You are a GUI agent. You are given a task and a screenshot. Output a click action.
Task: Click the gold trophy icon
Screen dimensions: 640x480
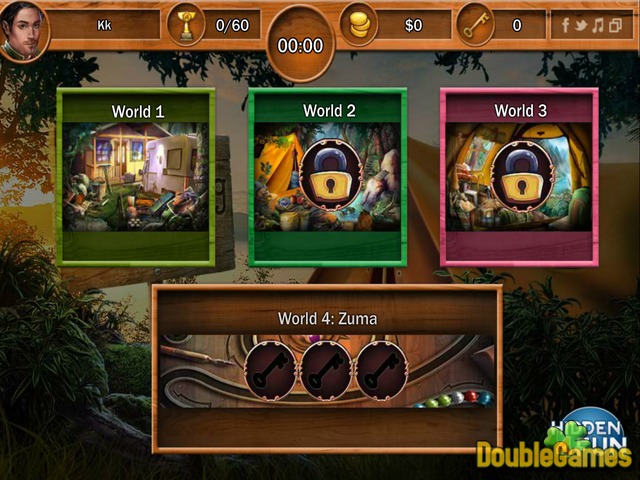[x=185, y=26]
